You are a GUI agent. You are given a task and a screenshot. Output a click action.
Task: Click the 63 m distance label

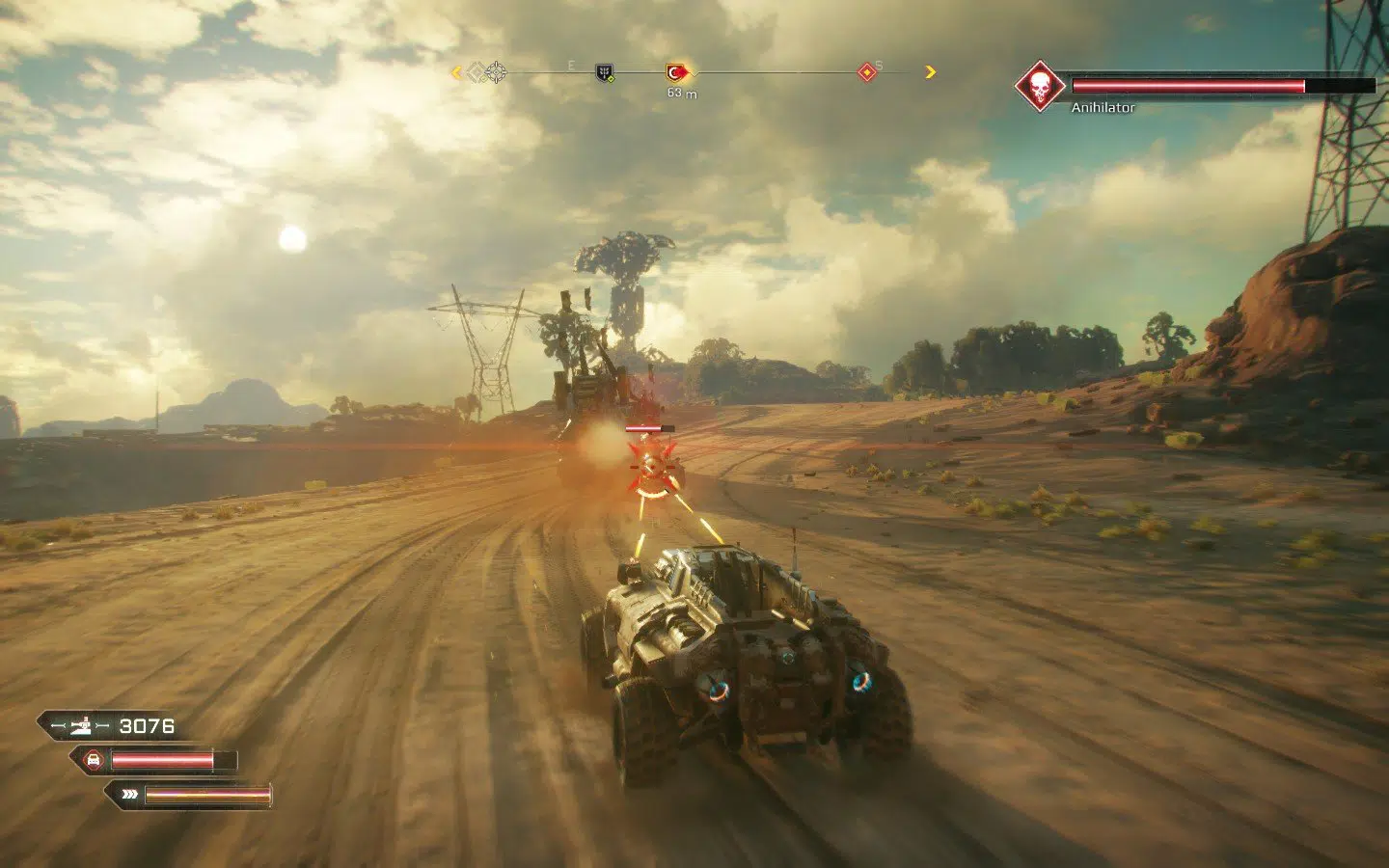[681, 94]
